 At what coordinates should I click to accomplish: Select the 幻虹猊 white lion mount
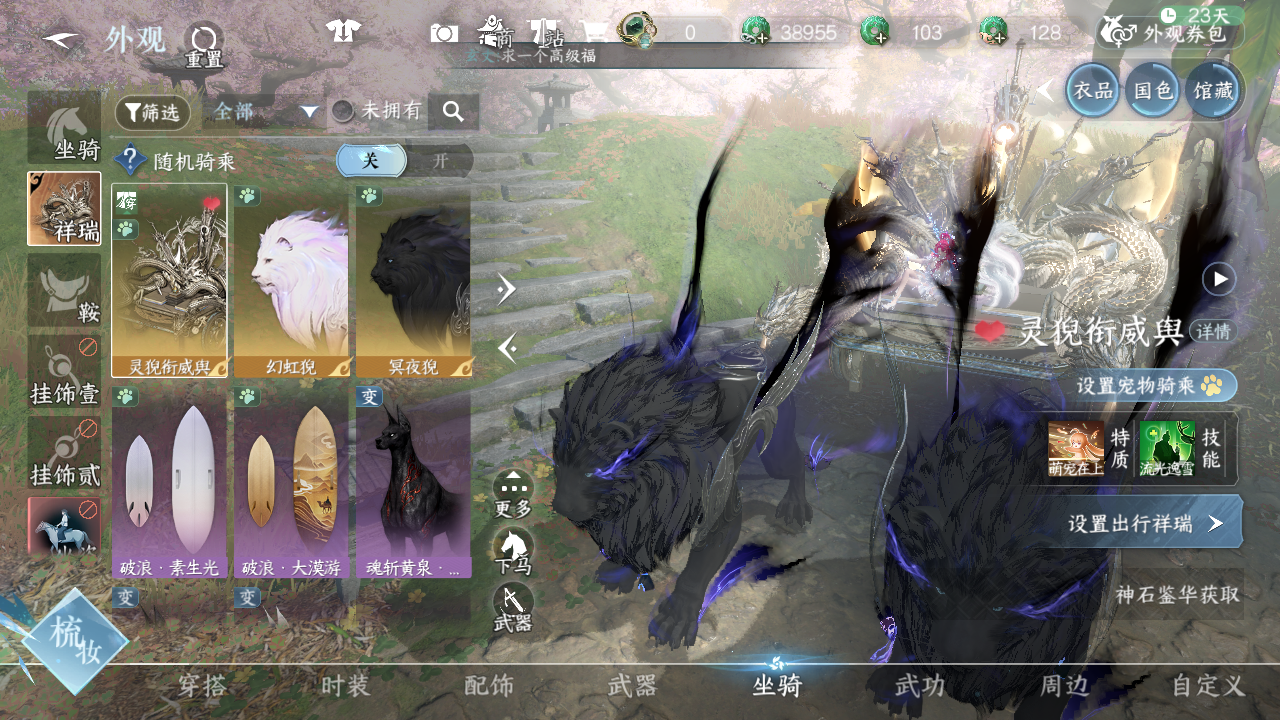point(291,281)
